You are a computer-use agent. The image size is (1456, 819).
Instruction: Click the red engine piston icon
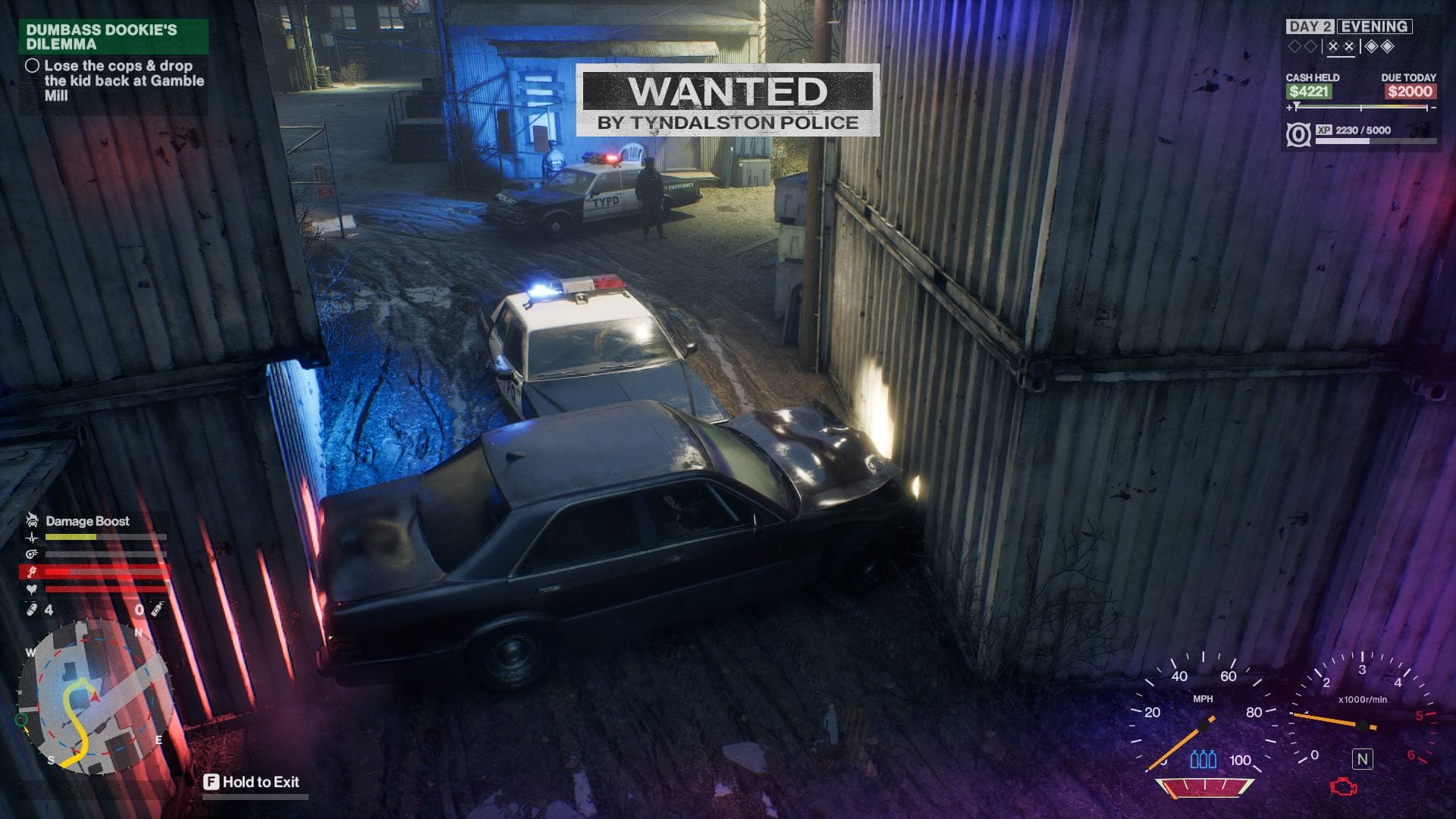pos(32,571)
